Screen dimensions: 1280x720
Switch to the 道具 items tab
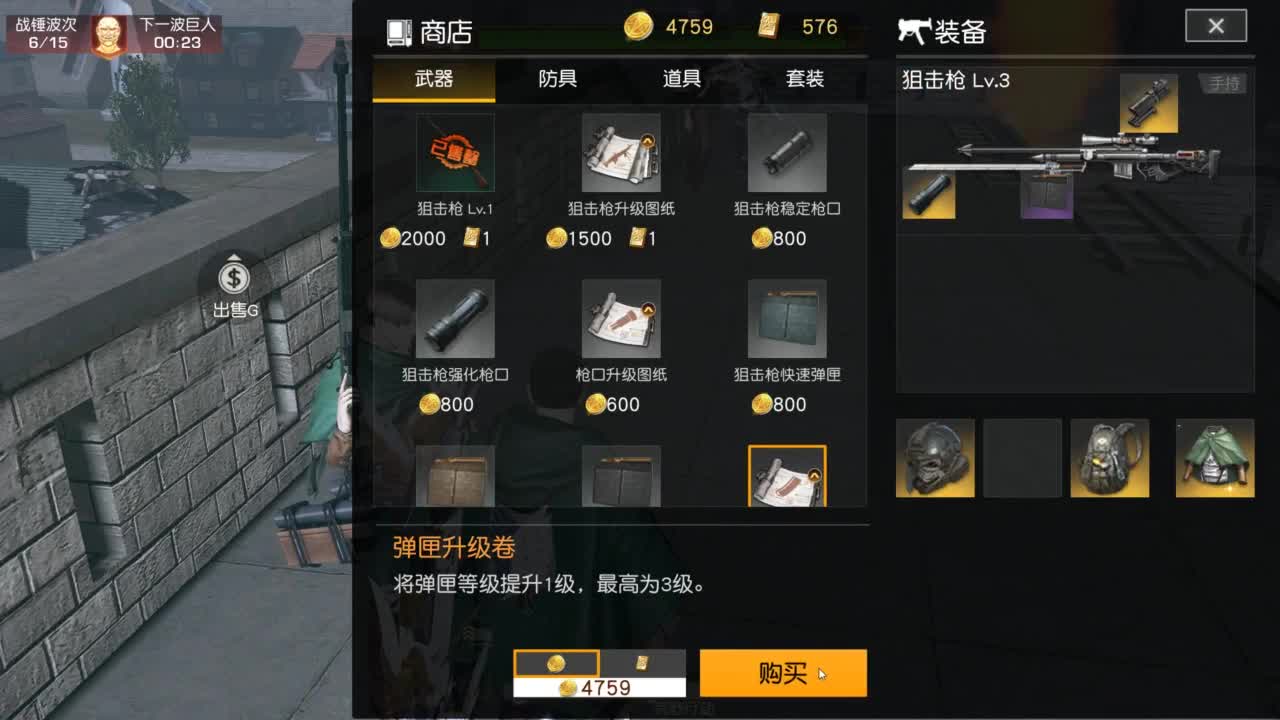(x=680, y=79)
